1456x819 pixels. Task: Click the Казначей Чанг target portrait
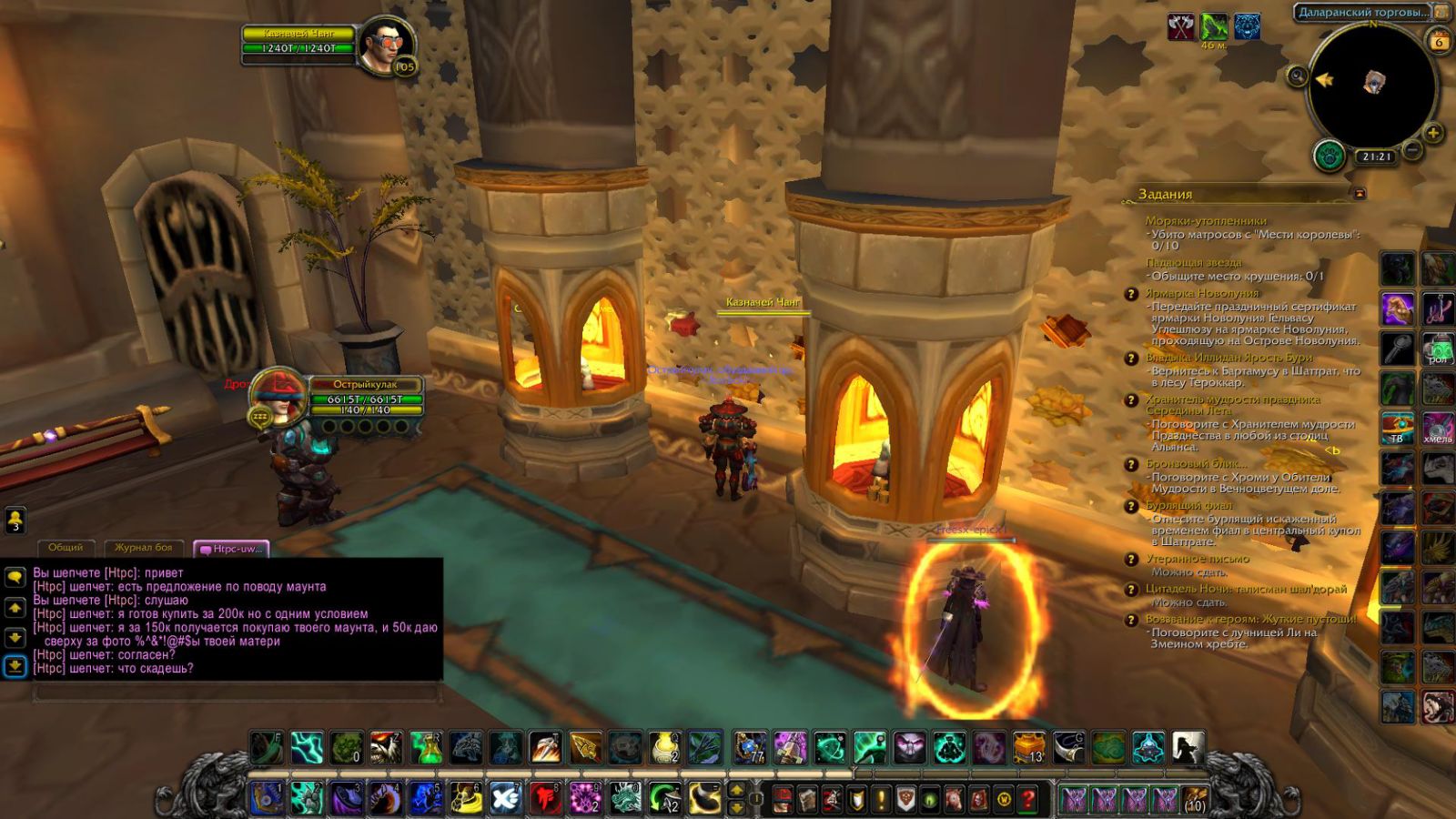[x=385, y=45]
